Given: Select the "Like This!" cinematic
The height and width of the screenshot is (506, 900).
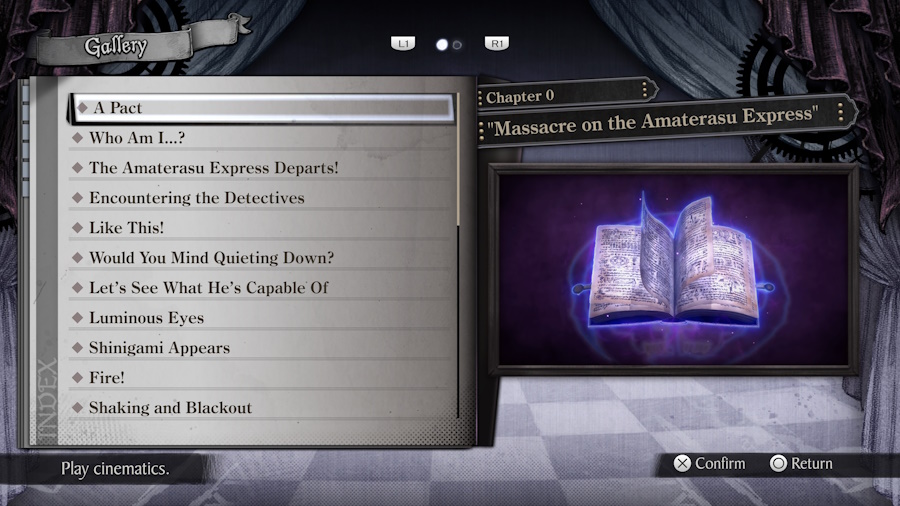Looking at the screenshot, I should click(x=126, y=228).
